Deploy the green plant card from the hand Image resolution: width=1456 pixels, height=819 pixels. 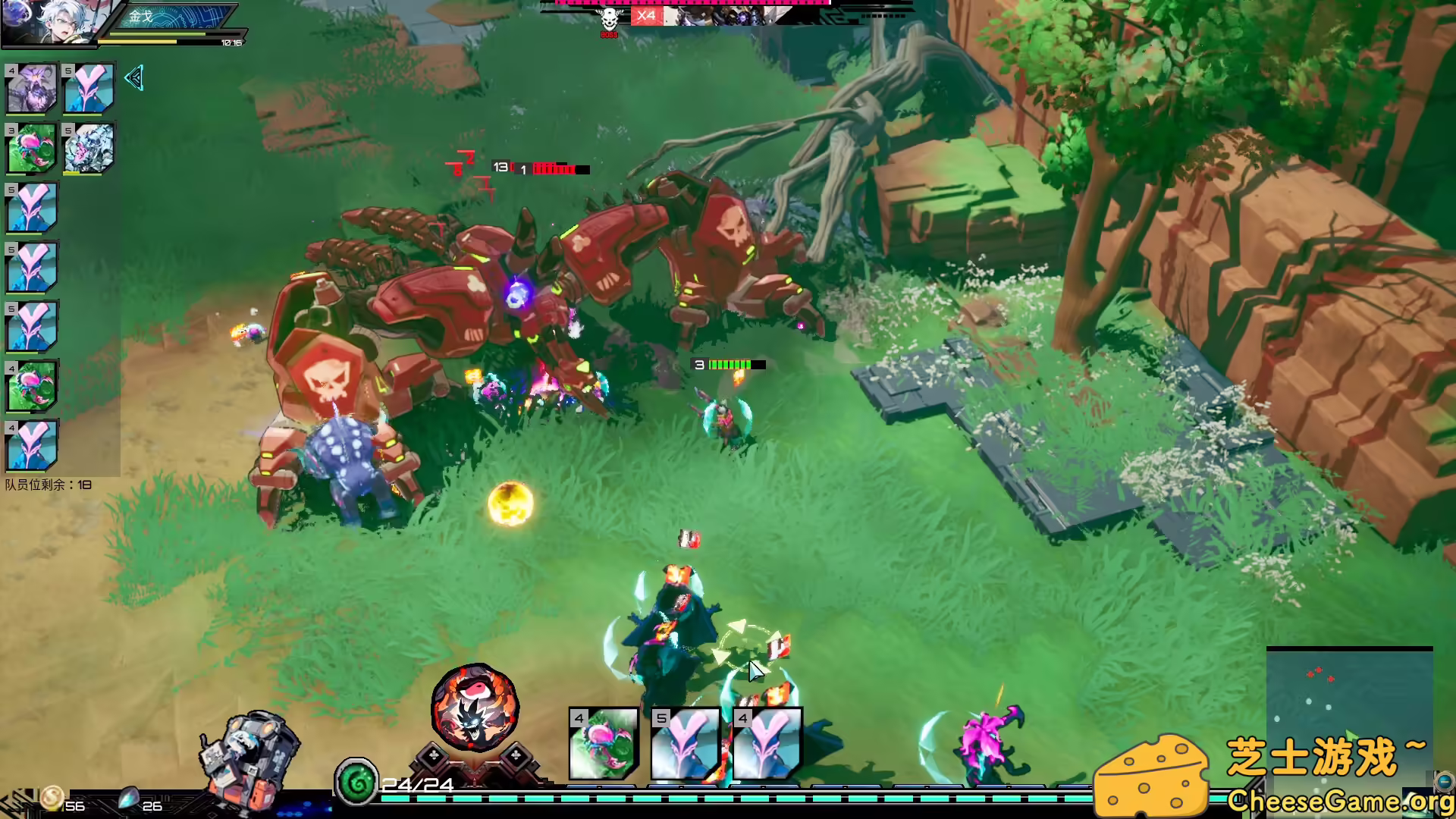coord(604,744)
